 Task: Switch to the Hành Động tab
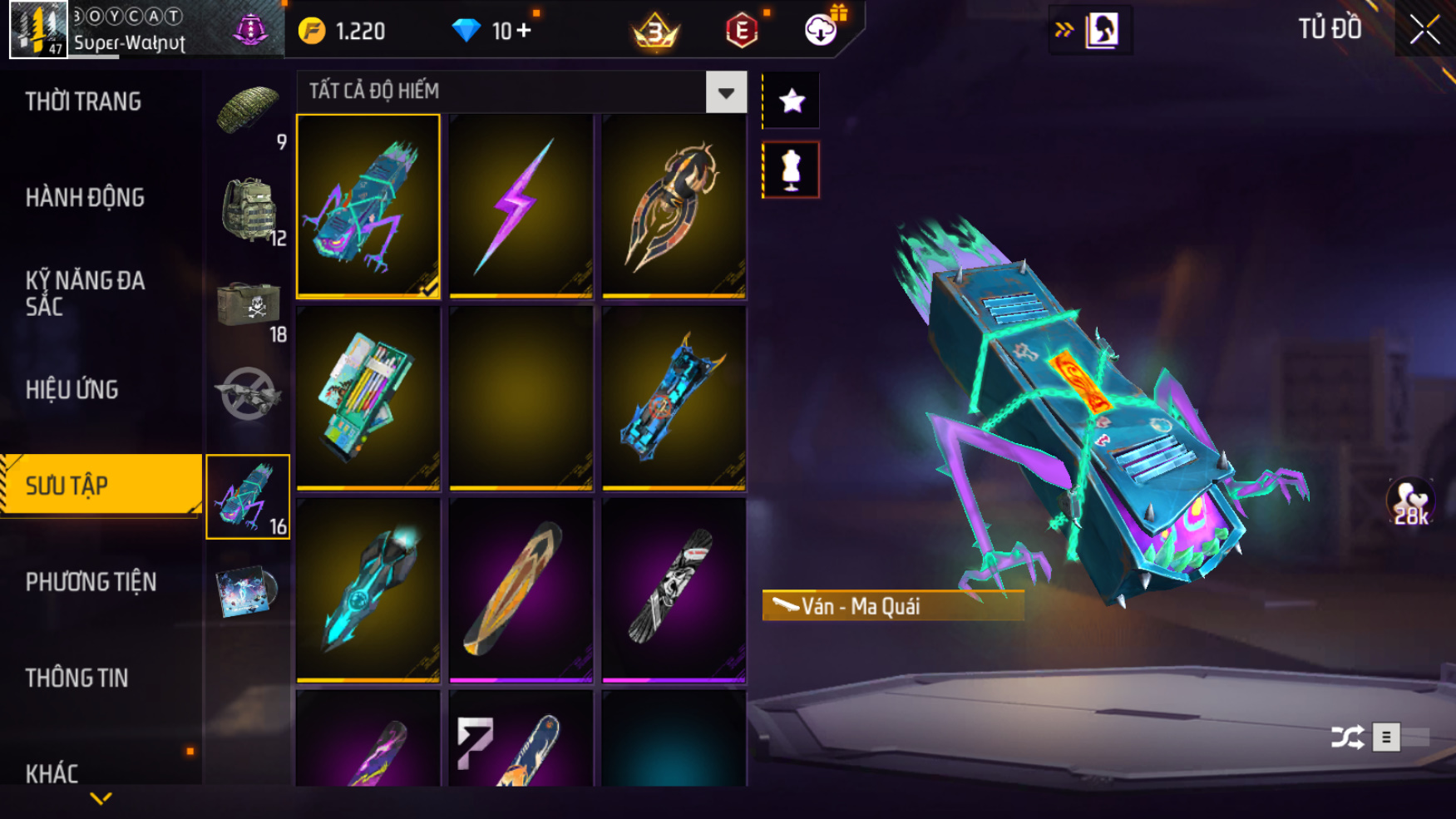click(85, 198)
